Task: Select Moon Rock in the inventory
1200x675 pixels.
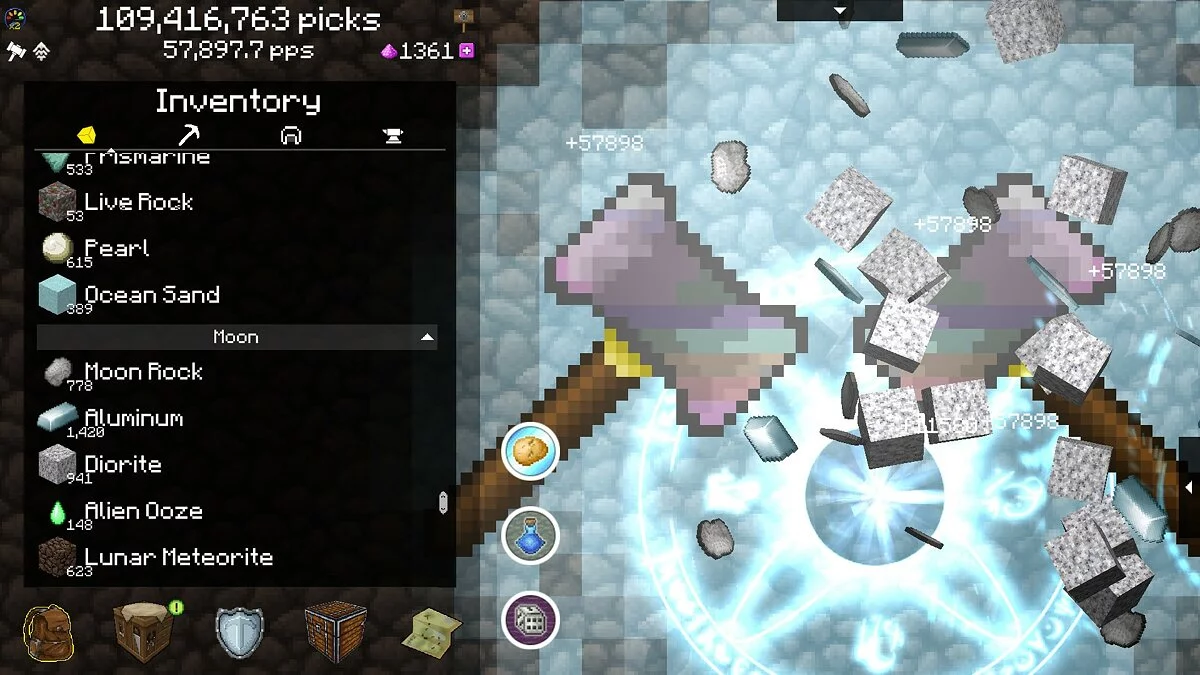Action: coord(142,372)
